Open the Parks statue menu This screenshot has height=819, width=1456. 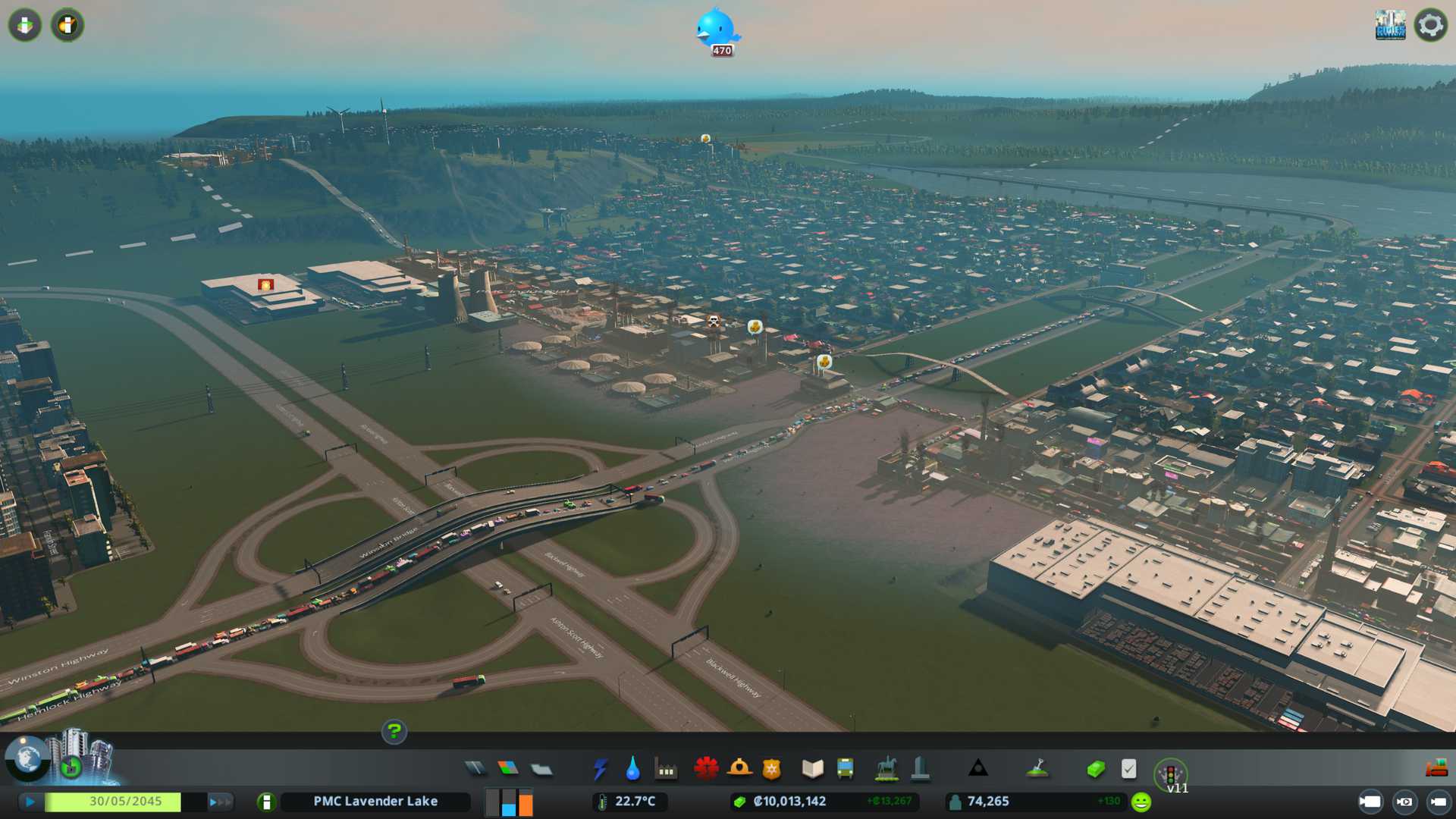pyautogui.click(x=886, y=769)
